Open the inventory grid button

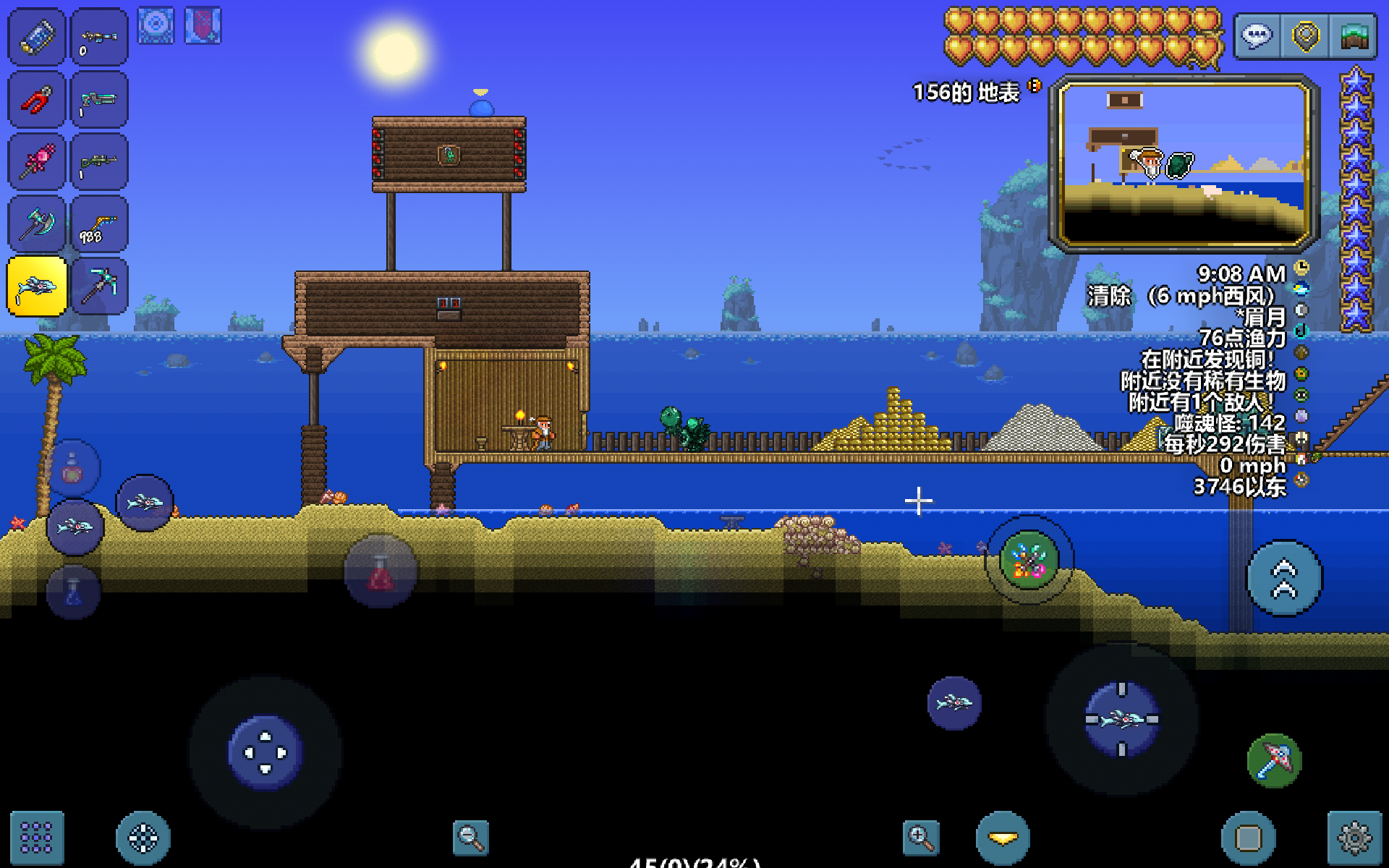pos(37,838)
